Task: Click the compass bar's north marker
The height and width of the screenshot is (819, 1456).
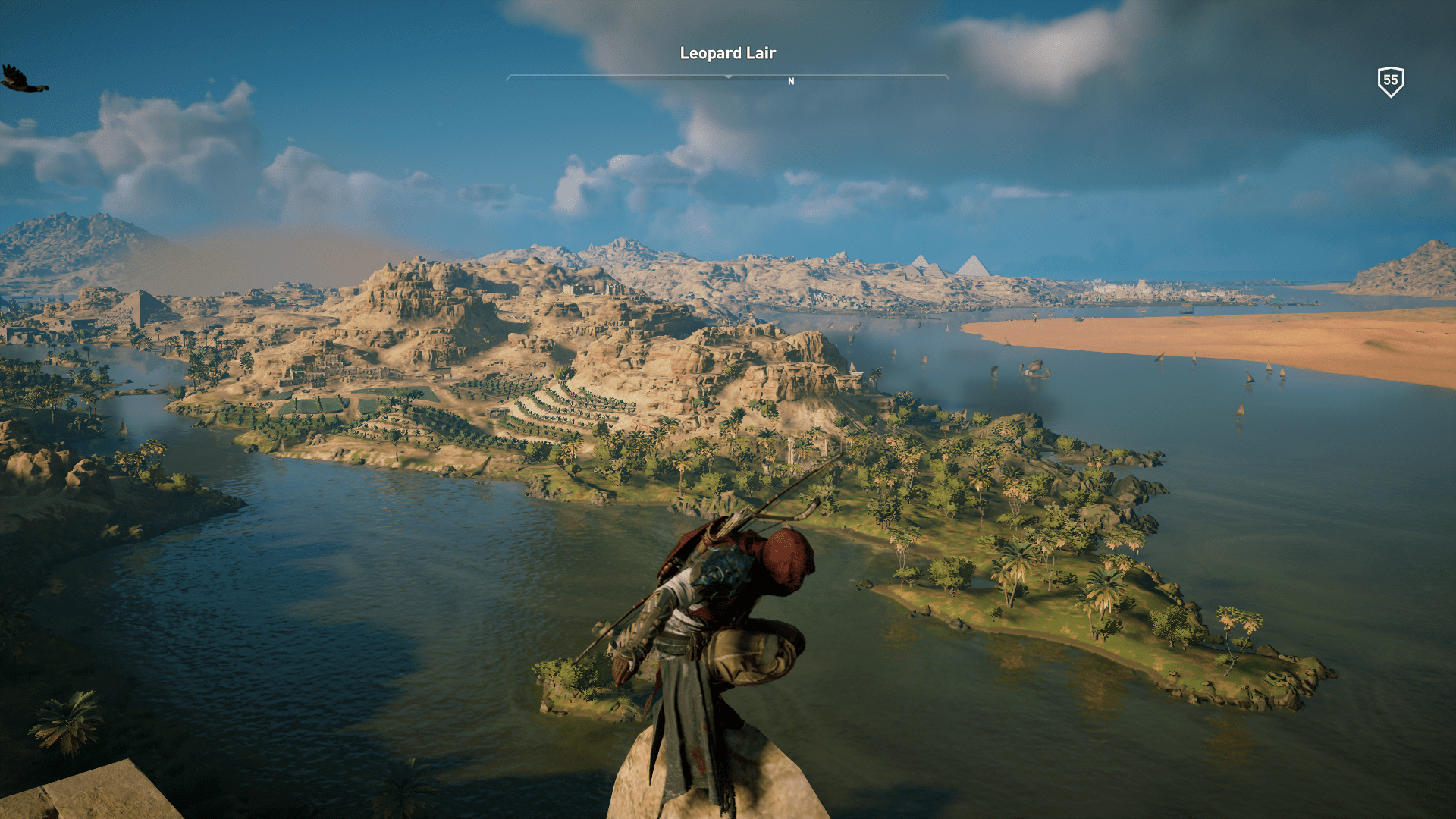Action: 791,81
